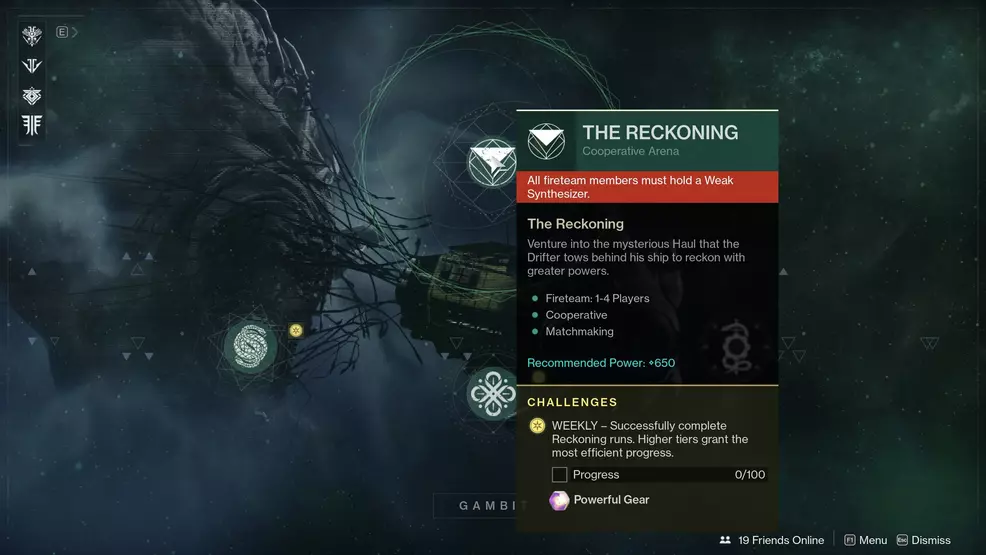The image size is (986, 555).
Task: Open the topmost winged emblem sidebar icon
Action: (x=32, y=36)
